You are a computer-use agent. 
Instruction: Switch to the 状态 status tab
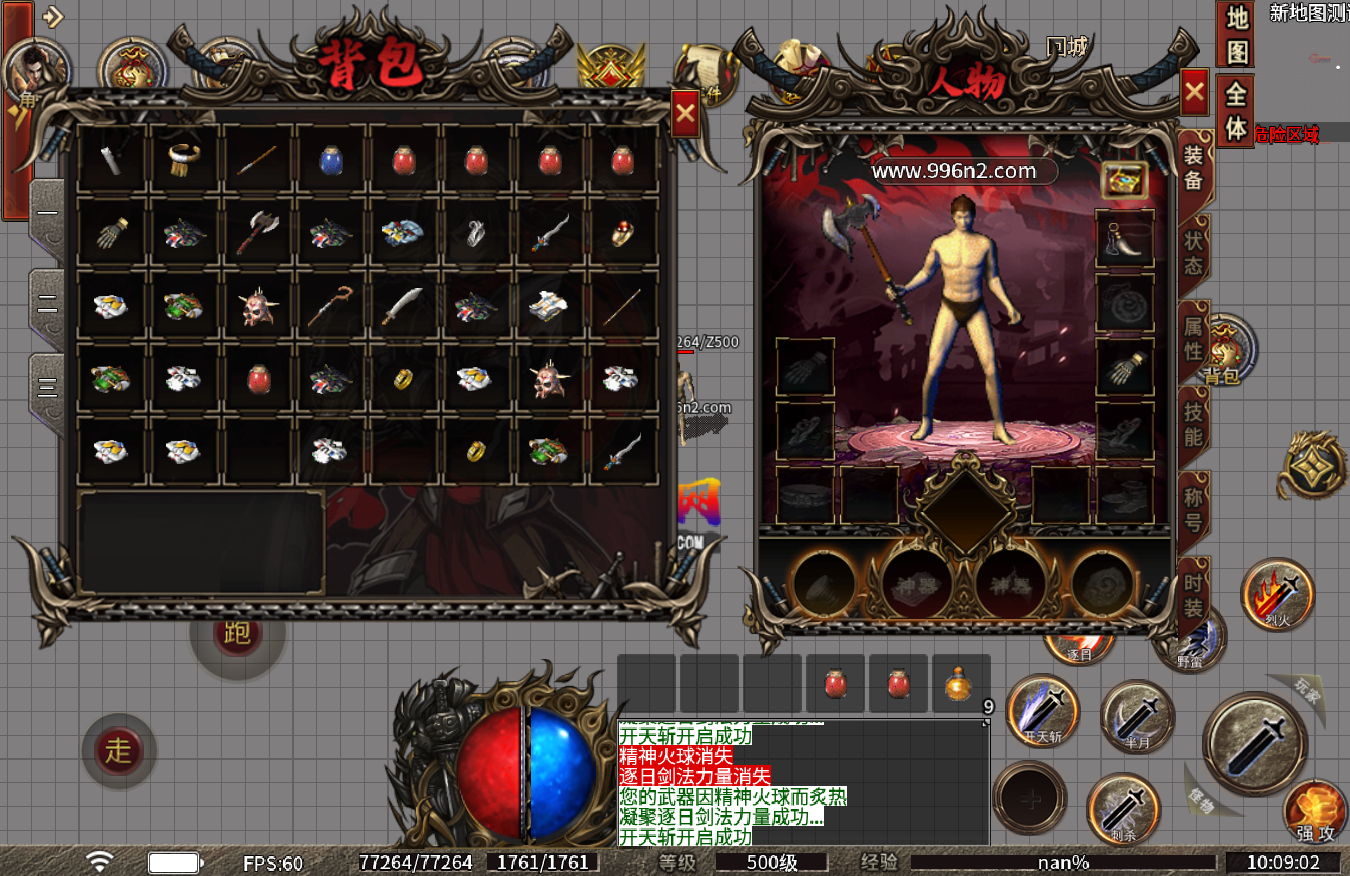[x=1193, y=253]
